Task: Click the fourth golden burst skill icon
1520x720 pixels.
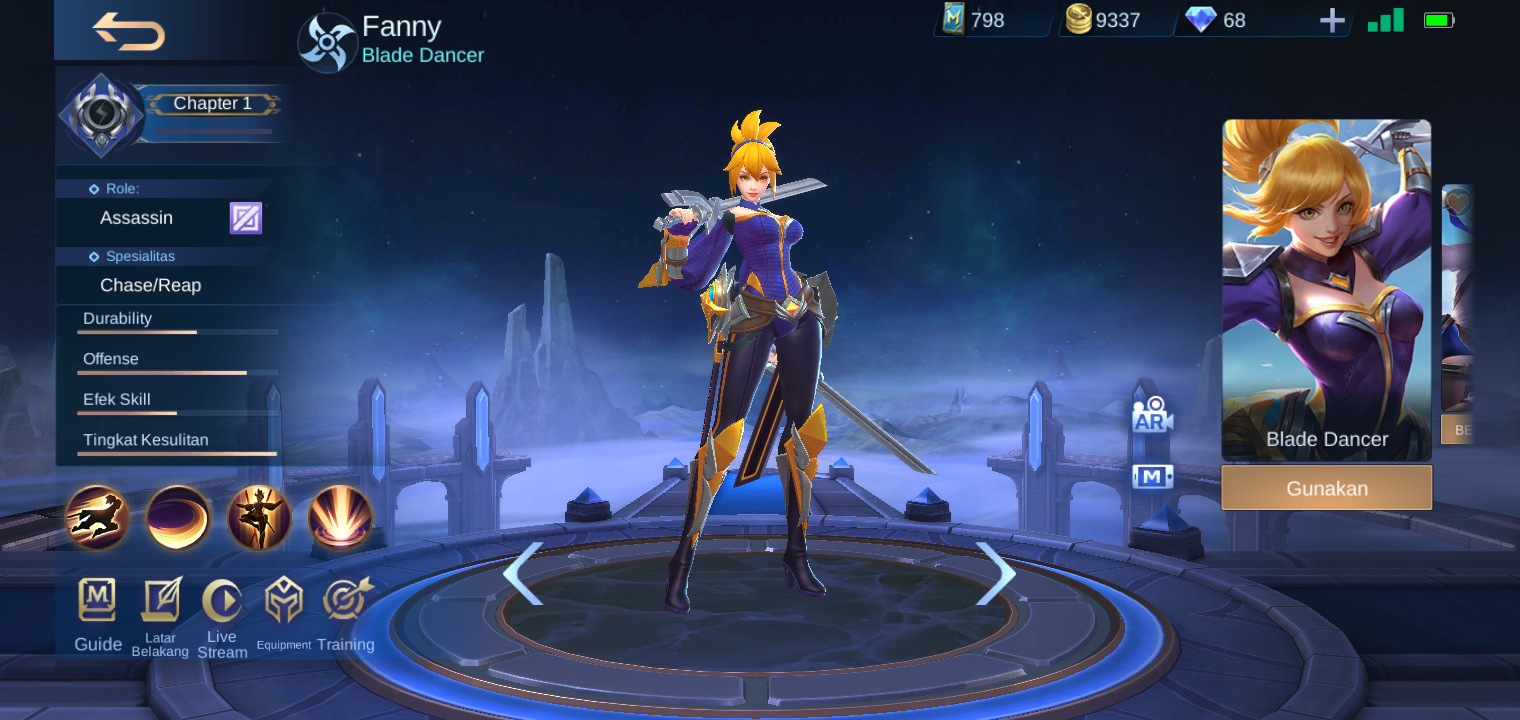Action: (x=340, y=519)
